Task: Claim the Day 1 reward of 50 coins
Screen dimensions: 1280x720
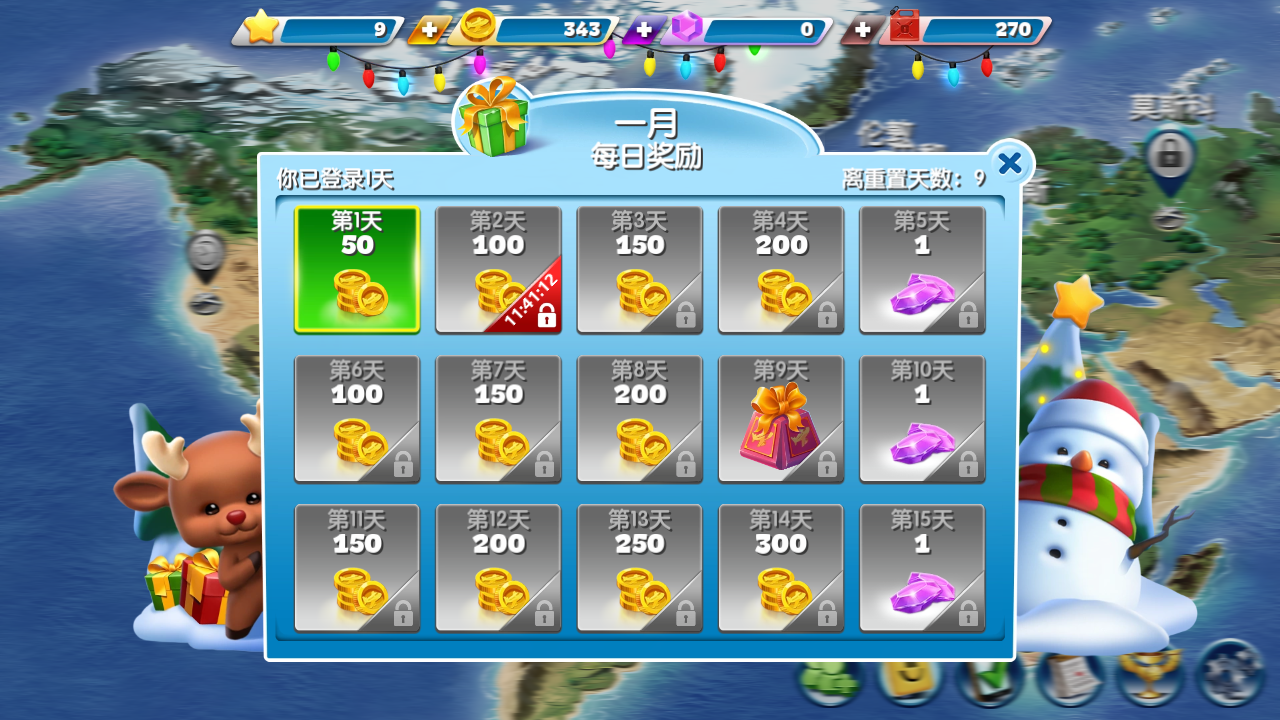Action: pyautogui.click(x=357, y=269)
